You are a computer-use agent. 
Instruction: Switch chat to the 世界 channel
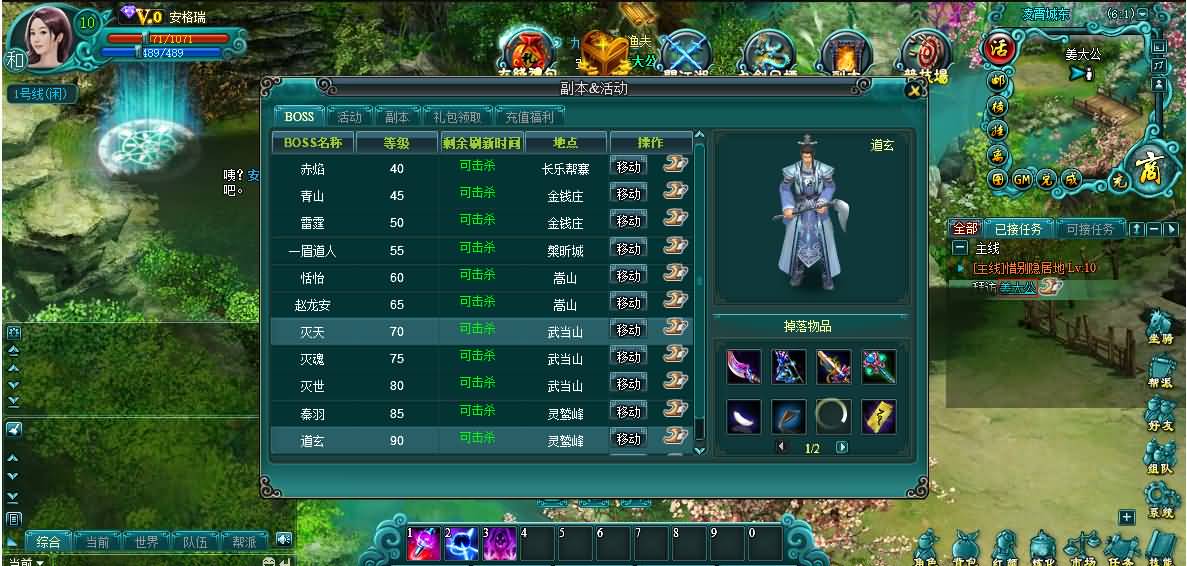click(x=147, y=542)
